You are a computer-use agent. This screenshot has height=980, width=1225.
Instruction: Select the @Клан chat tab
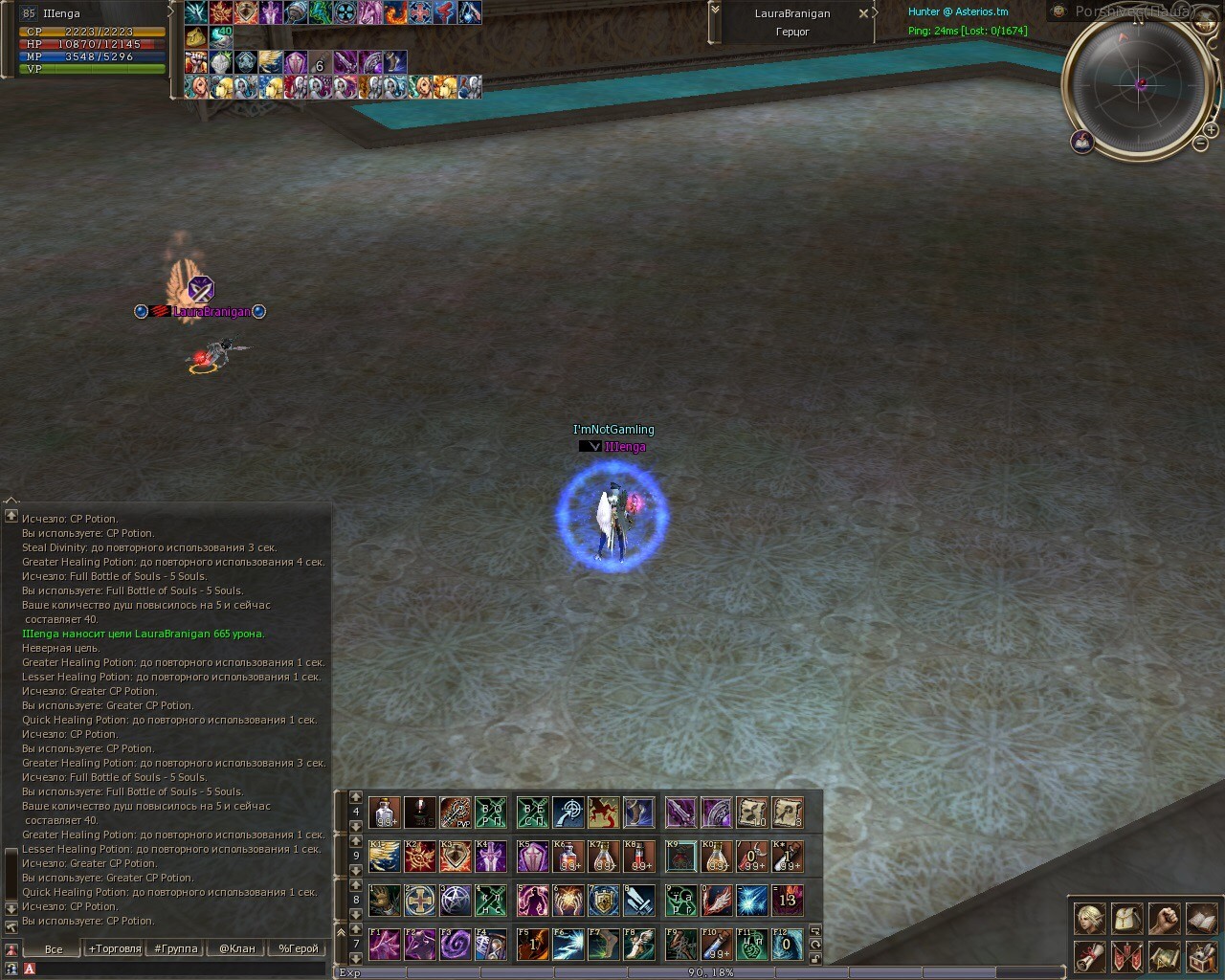(236, 948)
